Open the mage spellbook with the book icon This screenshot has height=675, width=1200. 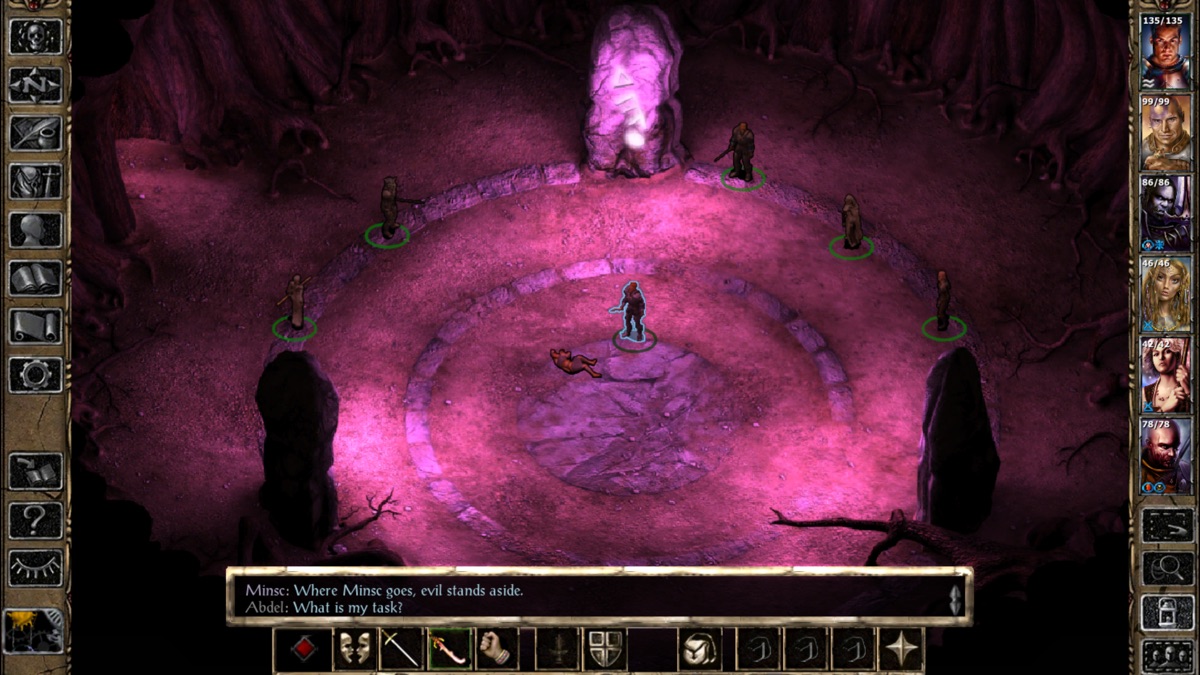[x=36, y=278]
